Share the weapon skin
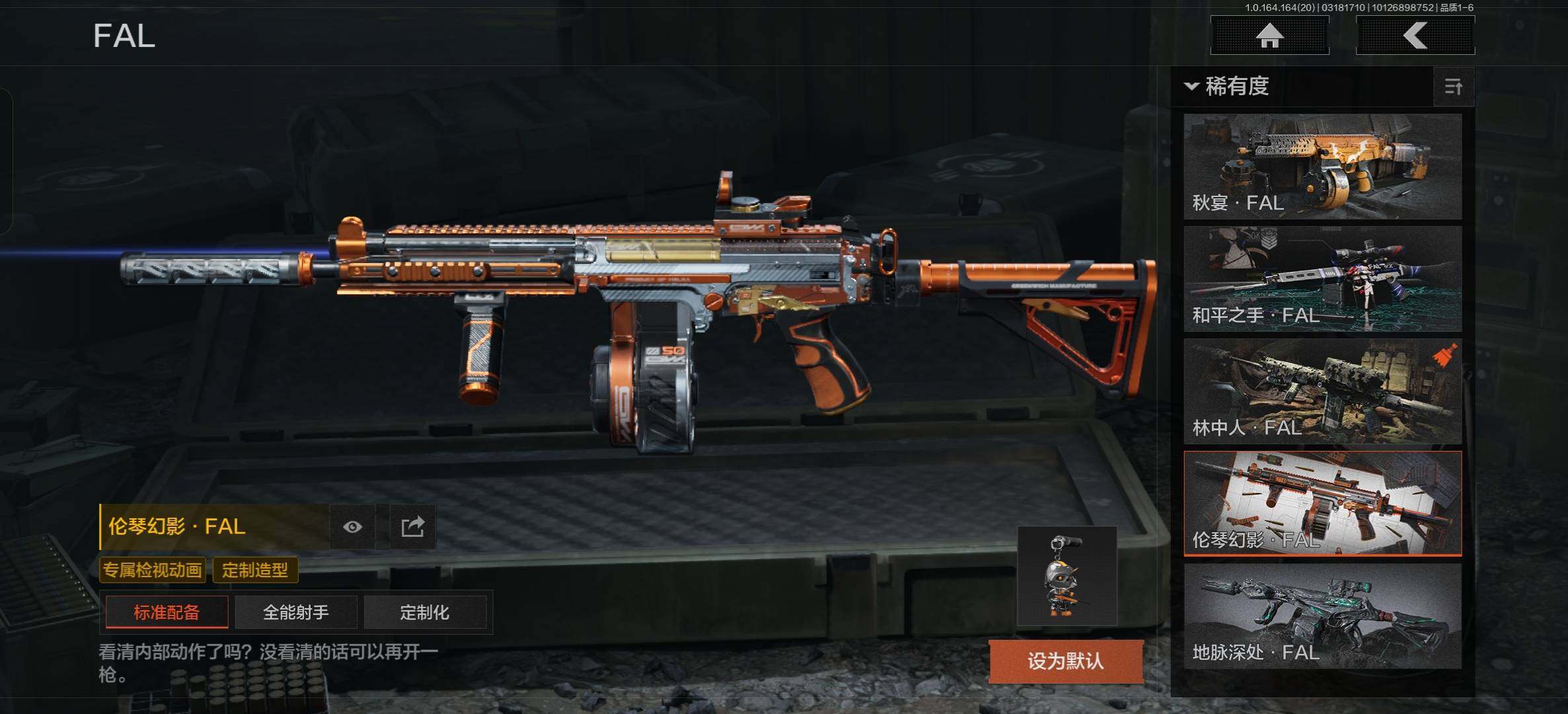Viewport: 1568px width, 714px height. tap(412, 527)
